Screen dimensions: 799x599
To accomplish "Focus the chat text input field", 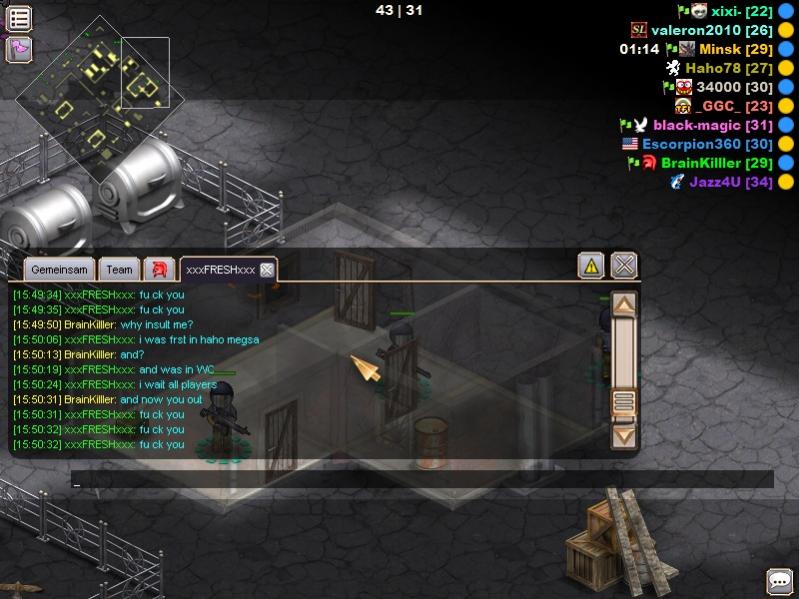I will pyautogui.click(x=420, y=480).
